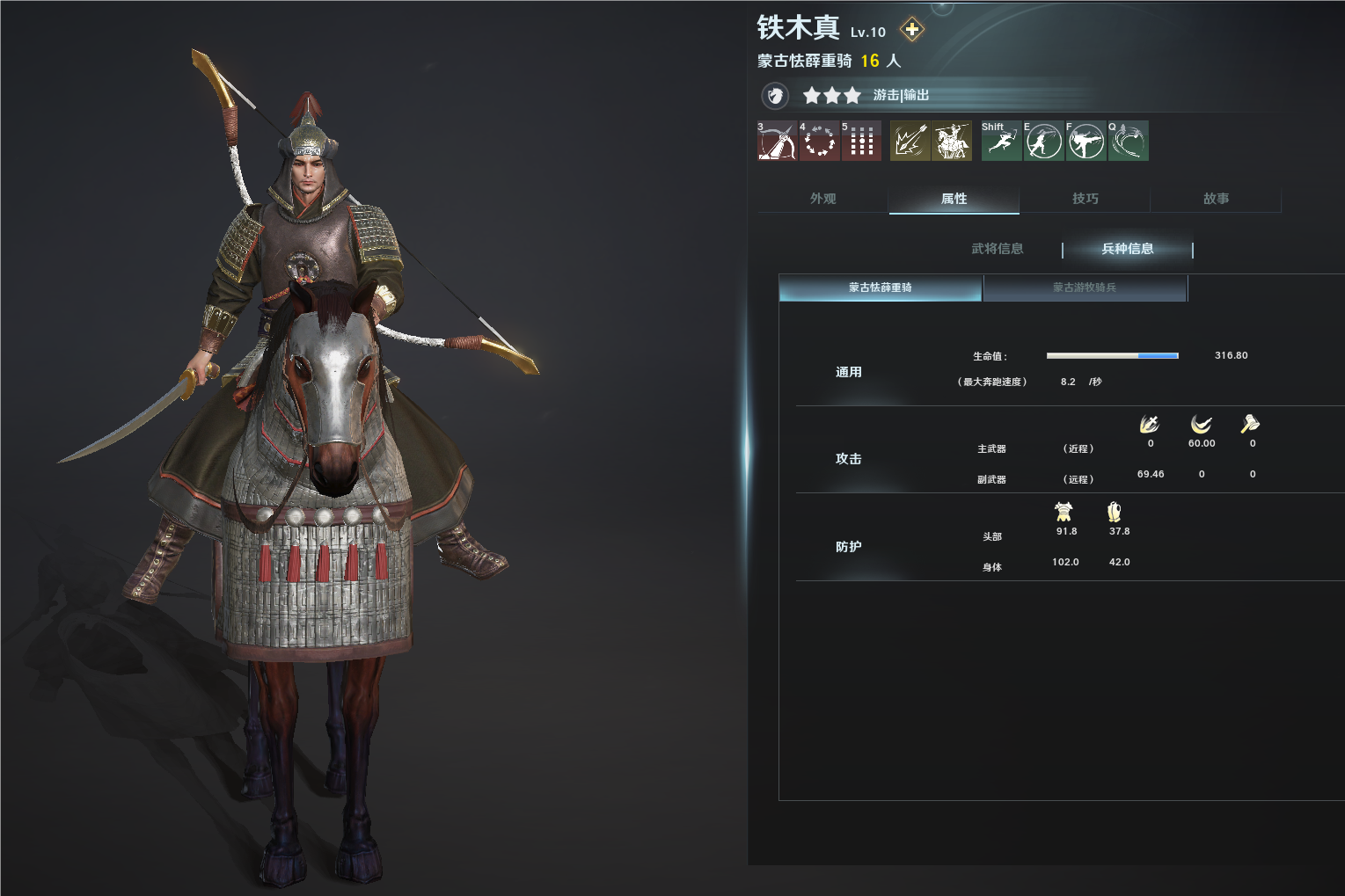Switch to 蒙古游牧骑兵 troop tab
Image resolution: width=1345 pixels, height=896 pixels.
coord(1085,288)
